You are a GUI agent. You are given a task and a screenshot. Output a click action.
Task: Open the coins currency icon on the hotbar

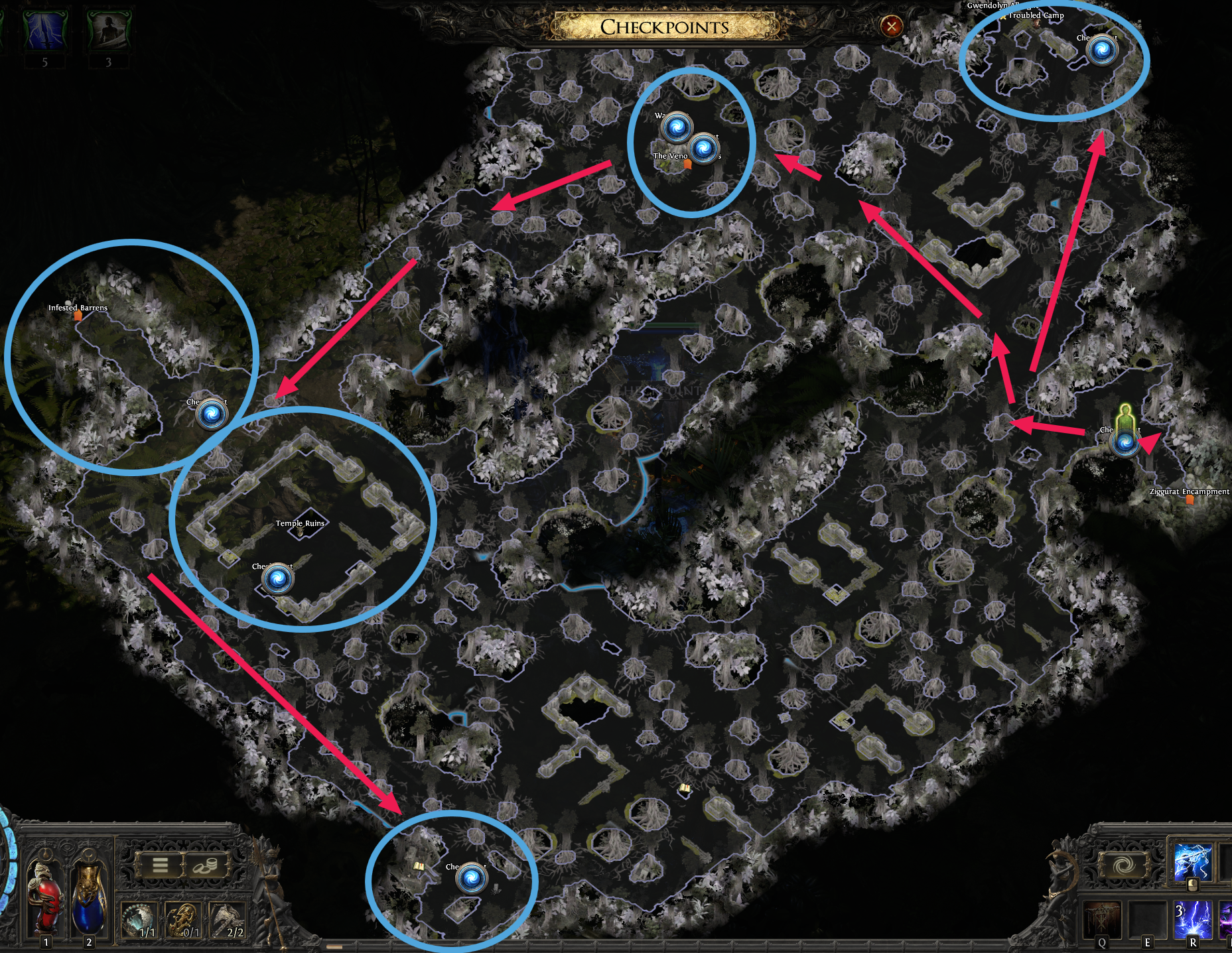click(x=206, y=866)
